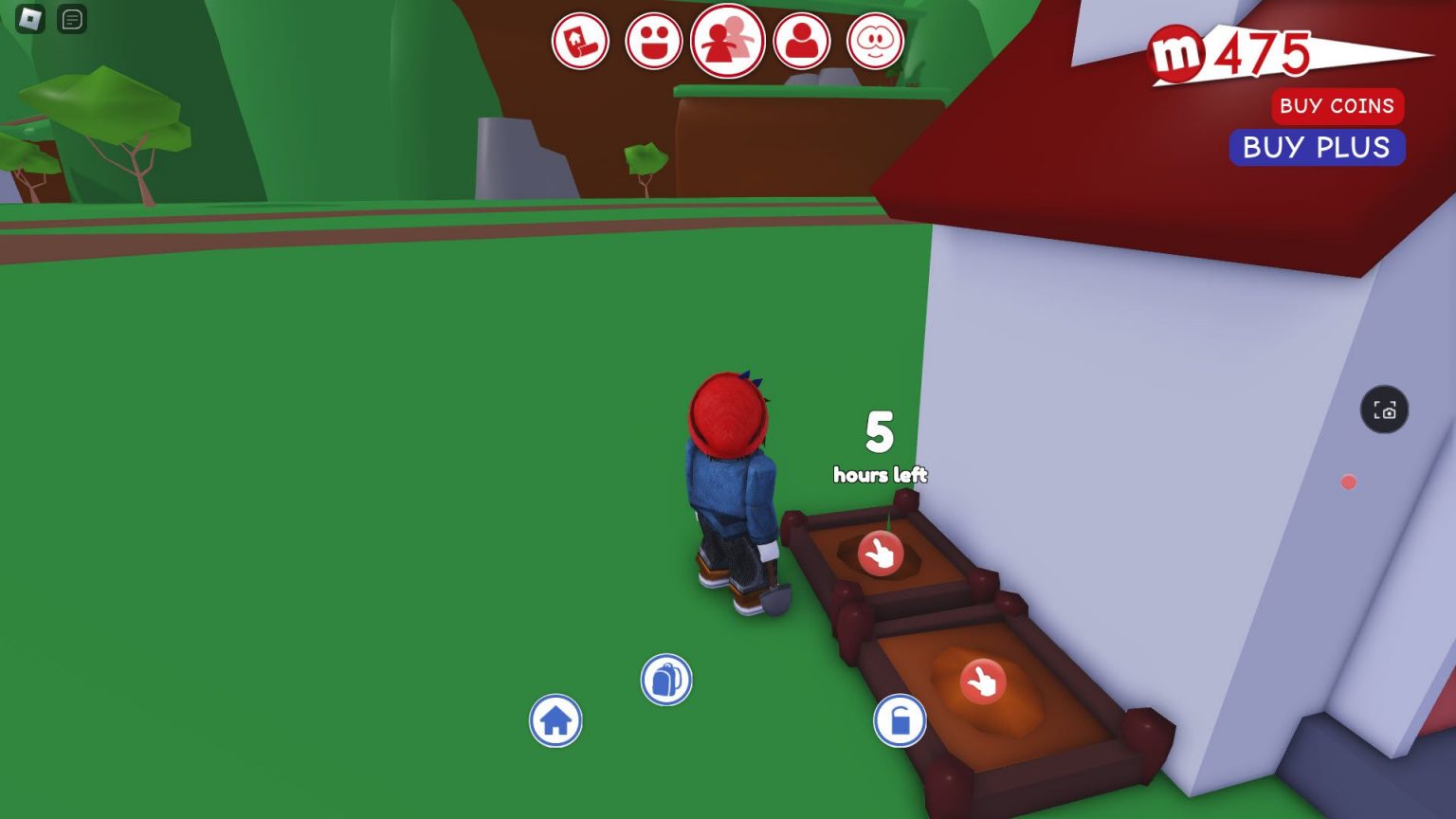The image size is (1456, 819).
Task: Click the camera capture icon on the right
Action: [1385, 409]
